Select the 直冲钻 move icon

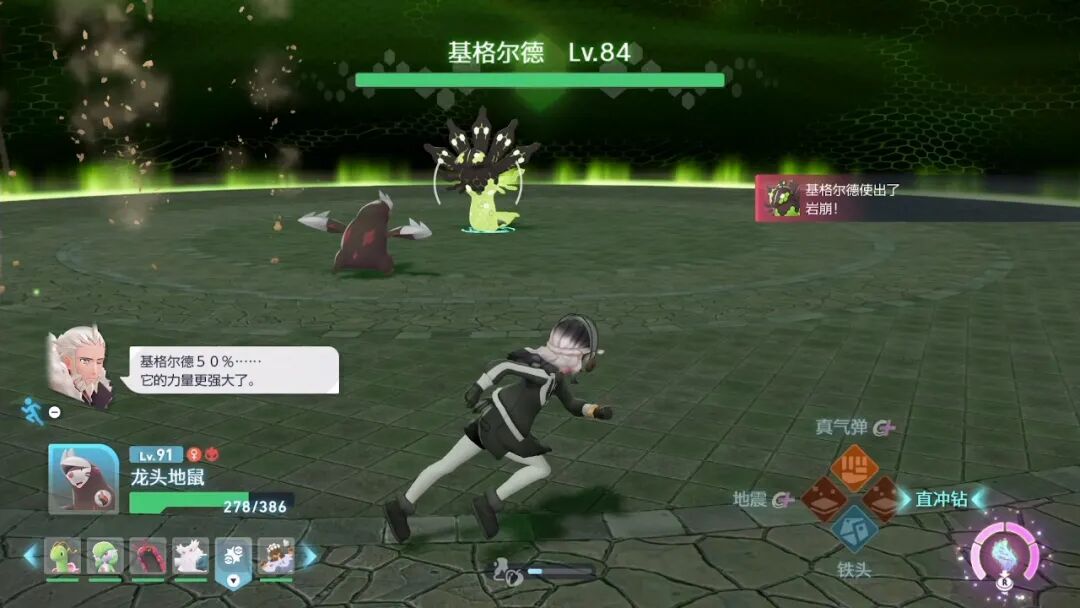[x=883, y=497]
